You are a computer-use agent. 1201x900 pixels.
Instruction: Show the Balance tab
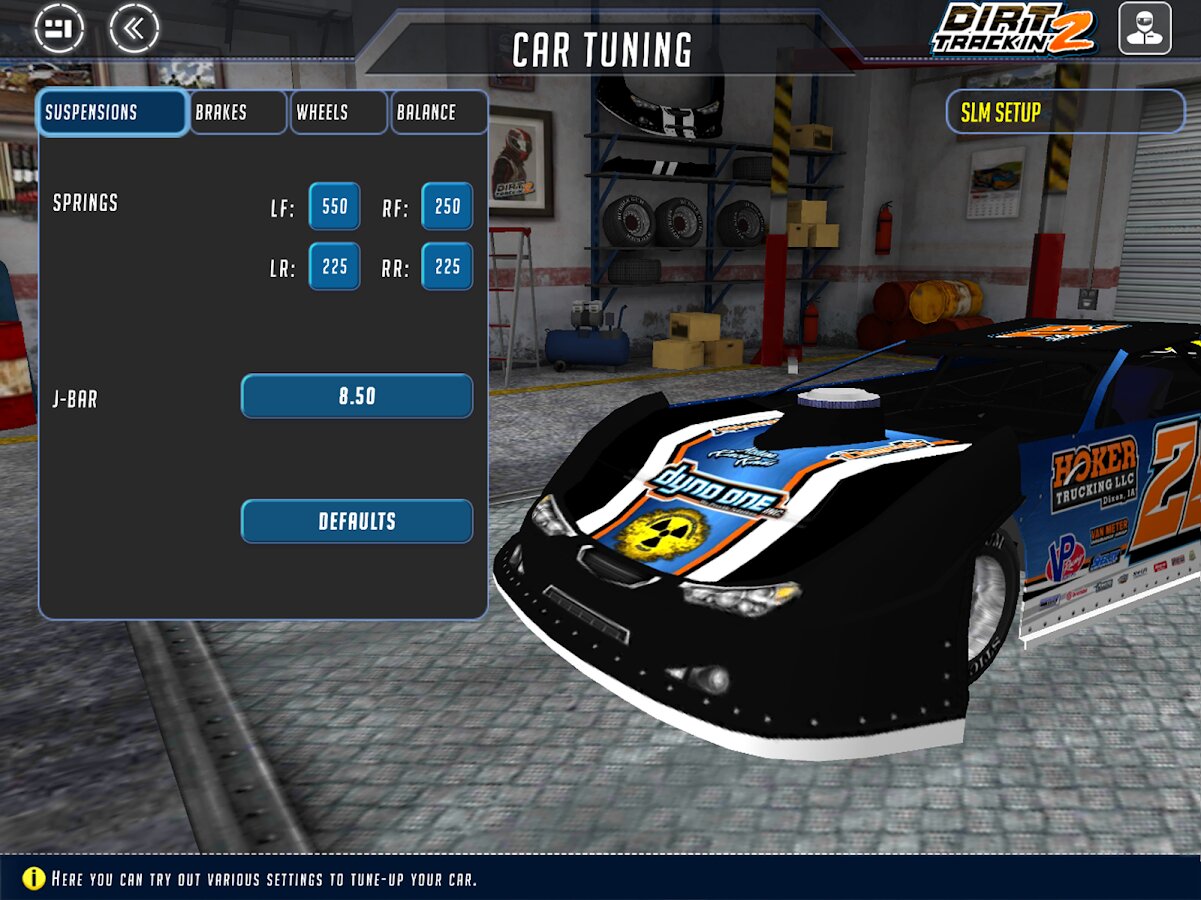pos(438,112)
